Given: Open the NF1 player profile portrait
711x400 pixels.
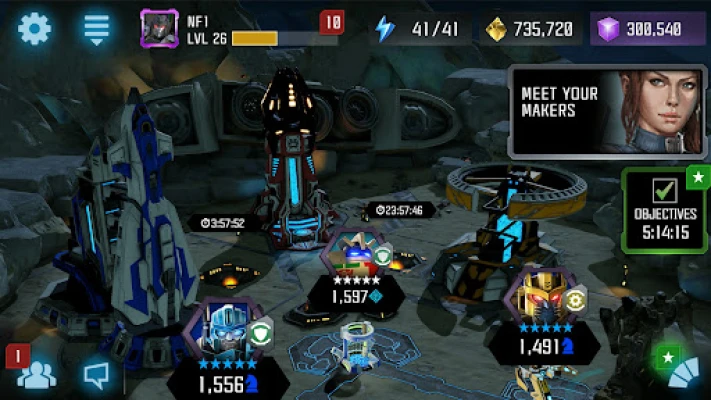Looking at the screenshot, I should tap(160, 29).
